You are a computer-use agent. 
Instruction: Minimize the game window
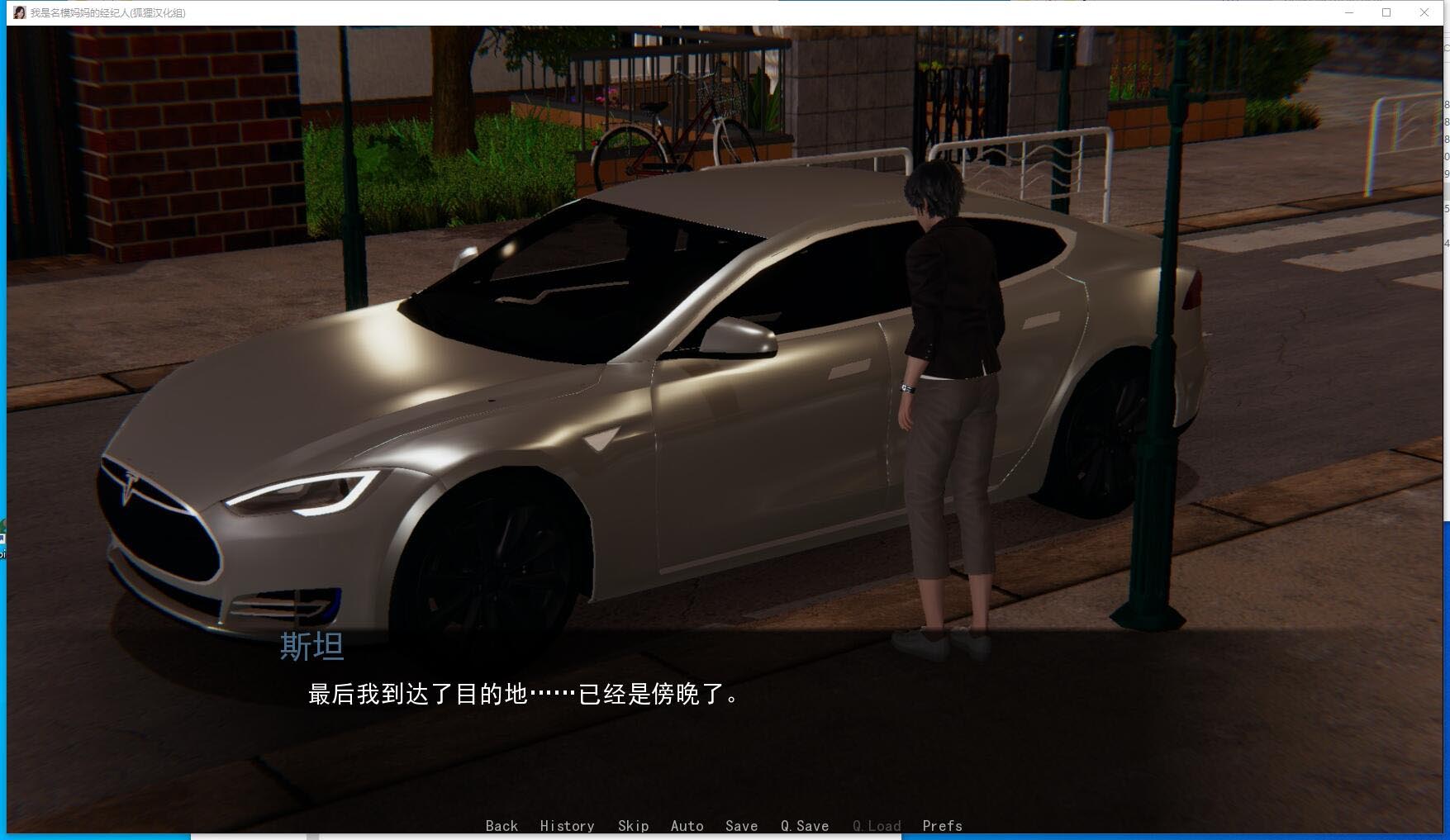point(1348,12)
